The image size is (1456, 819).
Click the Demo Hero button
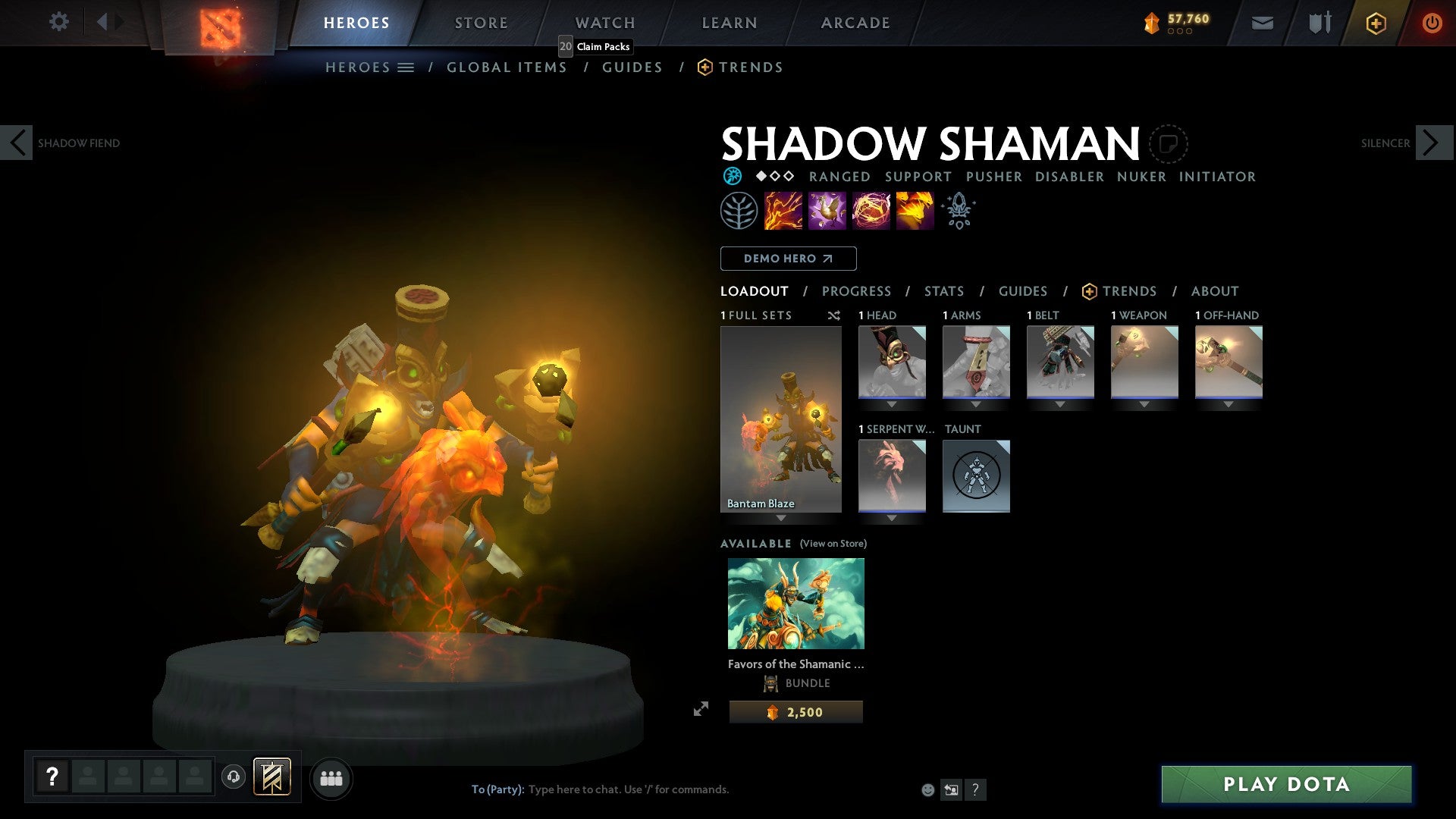click(787, 259)
